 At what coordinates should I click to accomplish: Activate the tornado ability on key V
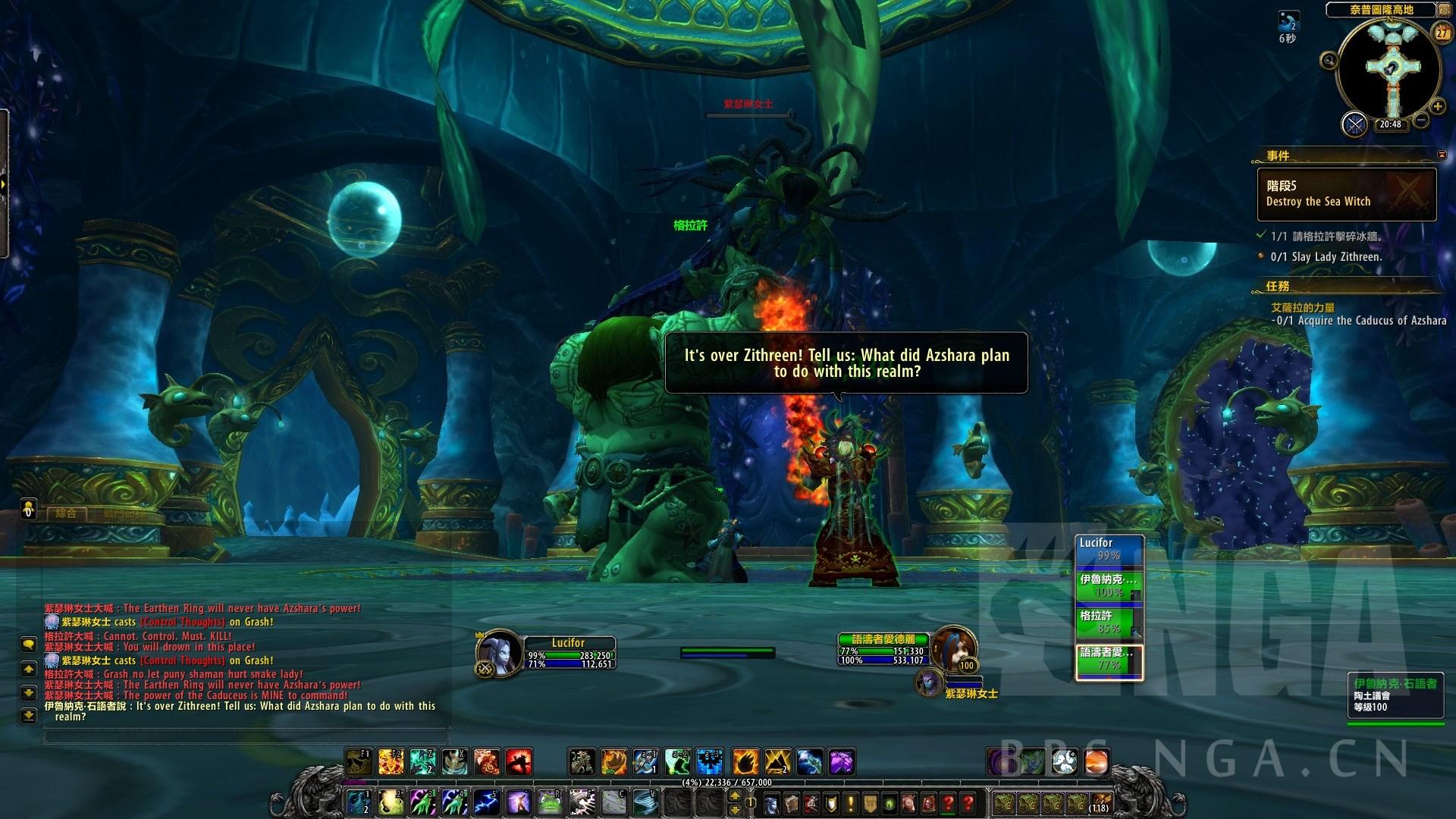click(645, 801)
